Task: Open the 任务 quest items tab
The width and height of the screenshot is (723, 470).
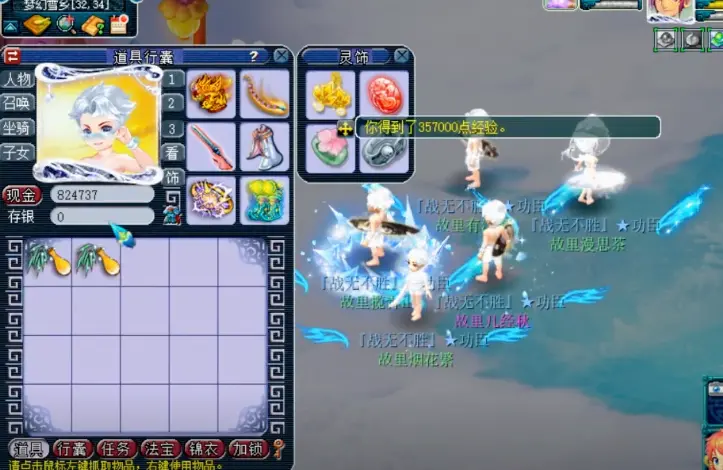Action: (117, 449)
